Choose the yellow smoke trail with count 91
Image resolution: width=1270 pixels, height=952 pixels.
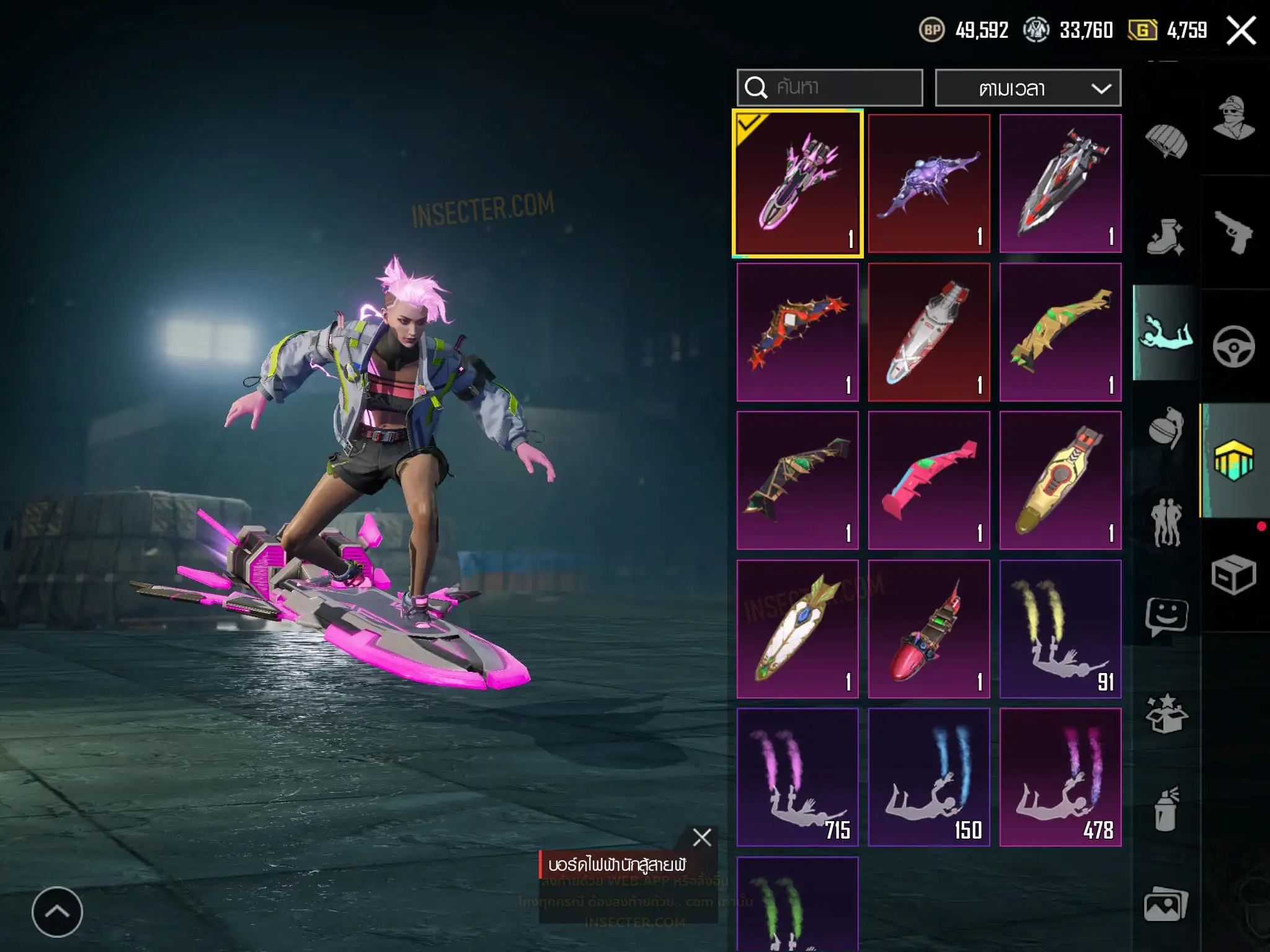click(1060, 629)
